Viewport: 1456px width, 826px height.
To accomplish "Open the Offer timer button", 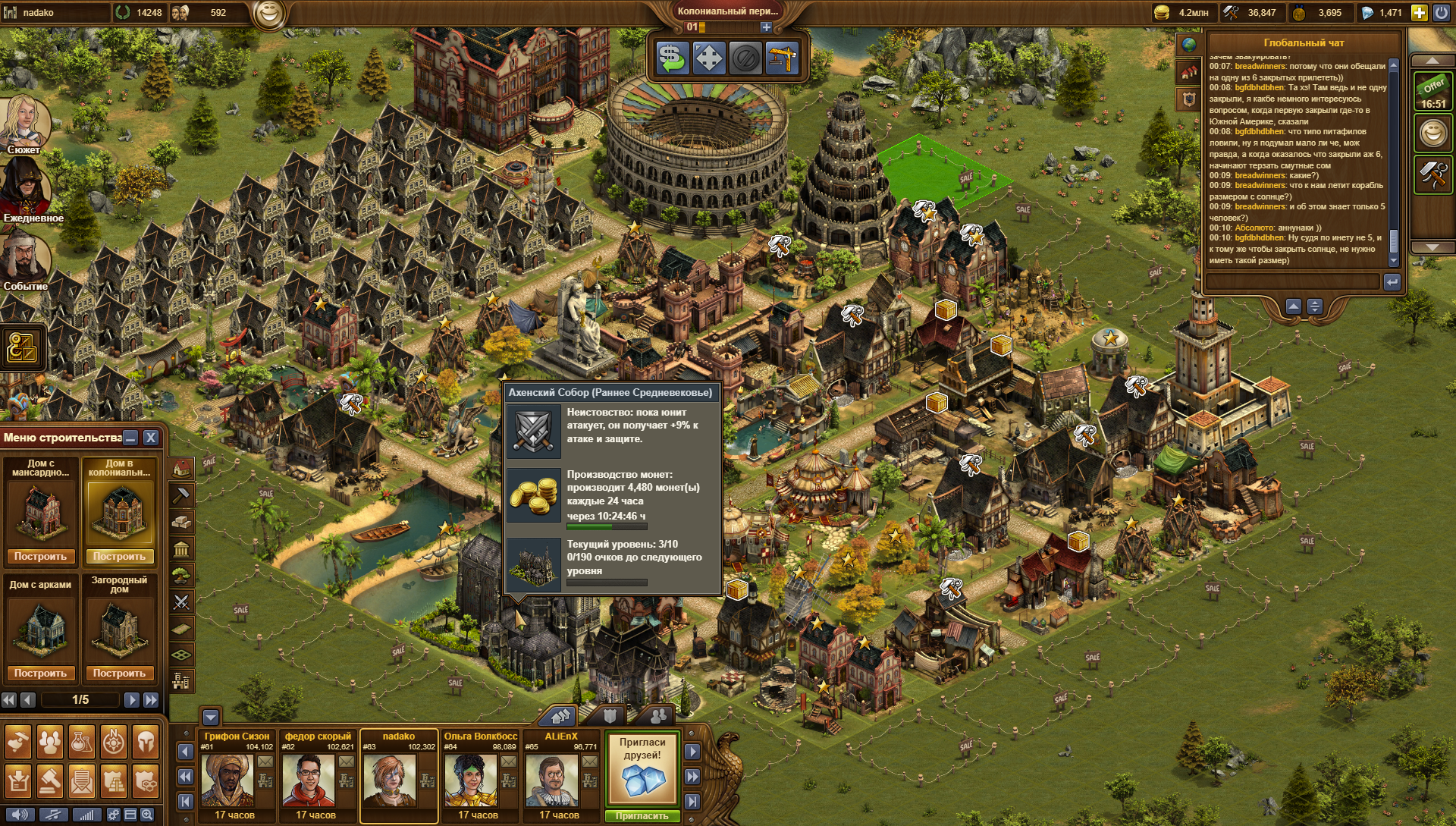I will (x=1432, y=93).
